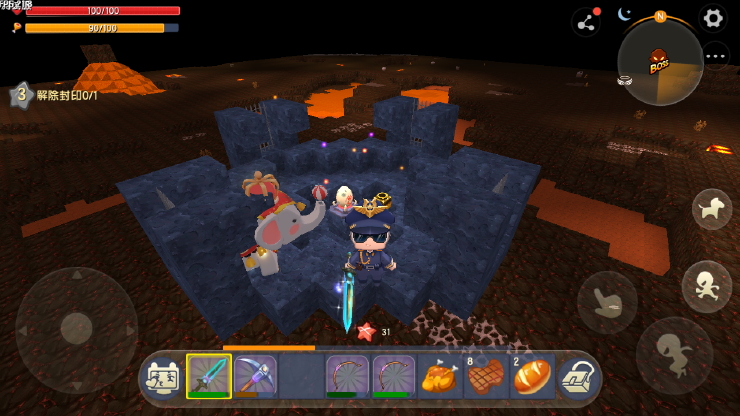Select the roast chicken hotbar slot
The image size is (740, 416).
[x=441, y=377]
